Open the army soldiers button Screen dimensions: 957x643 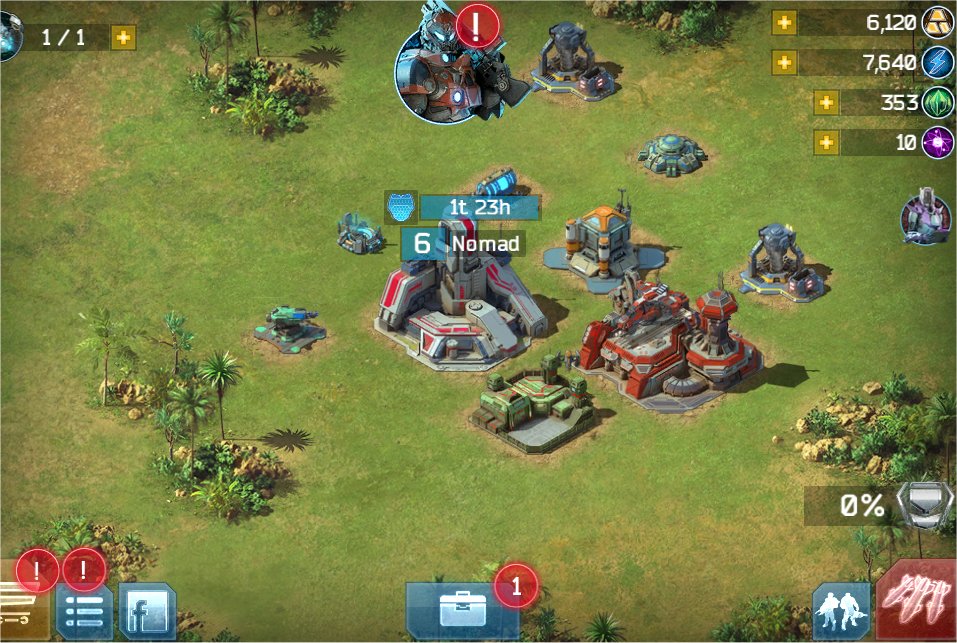click(841, 611)
